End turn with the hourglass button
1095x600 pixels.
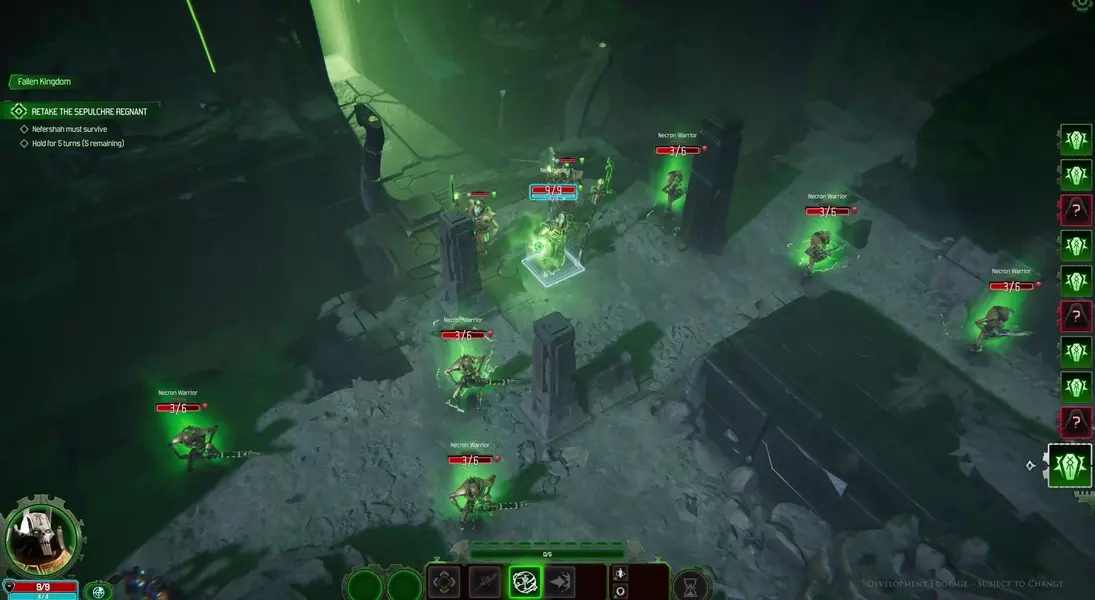point(690,584)
